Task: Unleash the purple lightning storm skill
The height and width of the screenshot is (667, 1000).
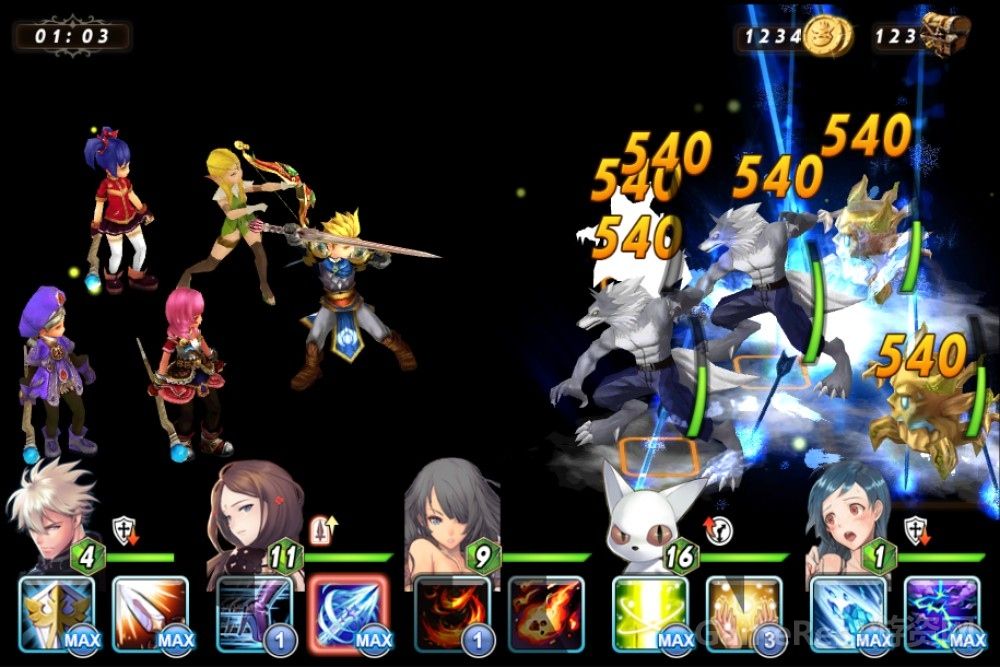Action: click(x=942, y=613)
